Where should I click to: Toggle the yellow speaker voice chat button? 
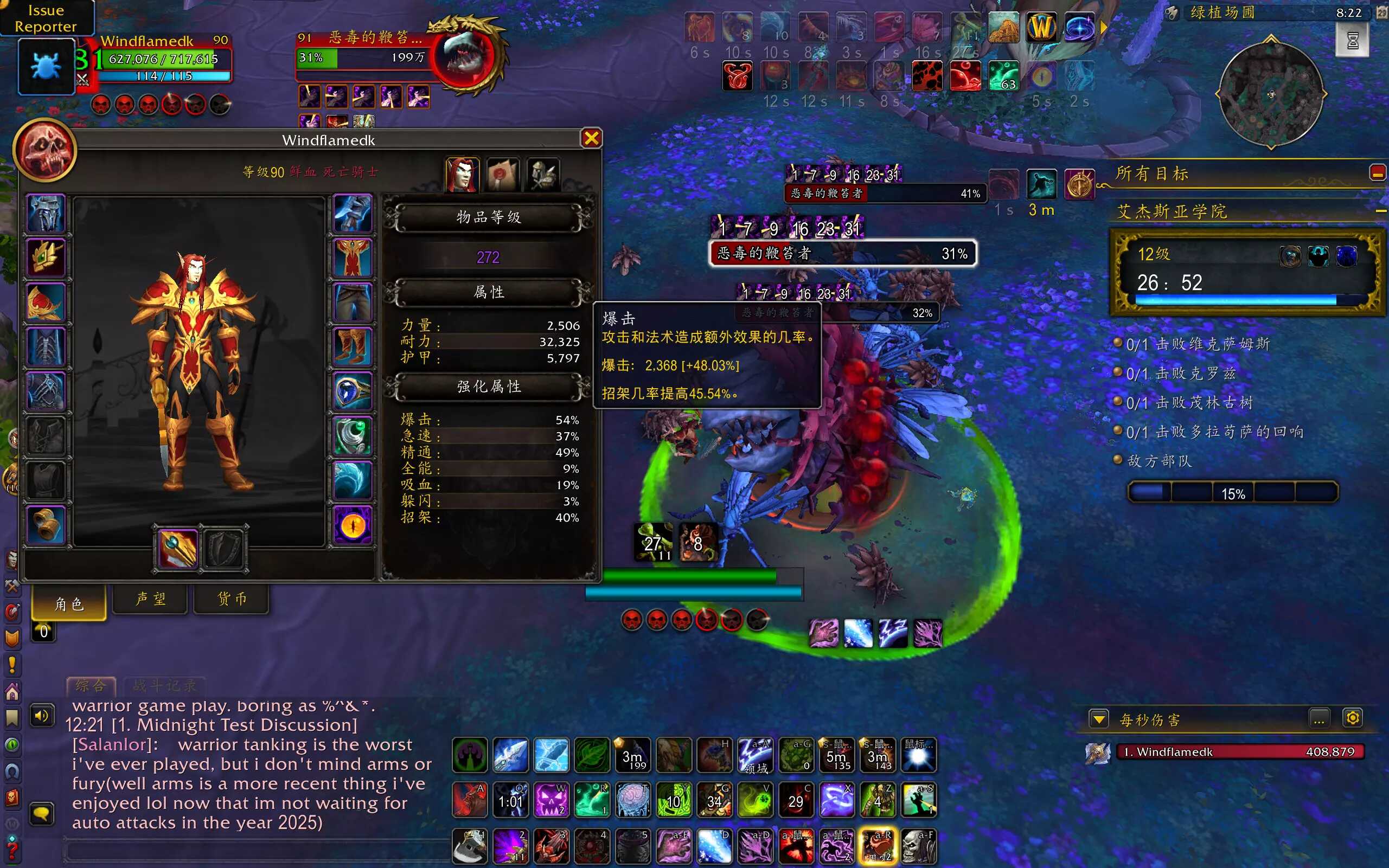(x=42, y=716)
